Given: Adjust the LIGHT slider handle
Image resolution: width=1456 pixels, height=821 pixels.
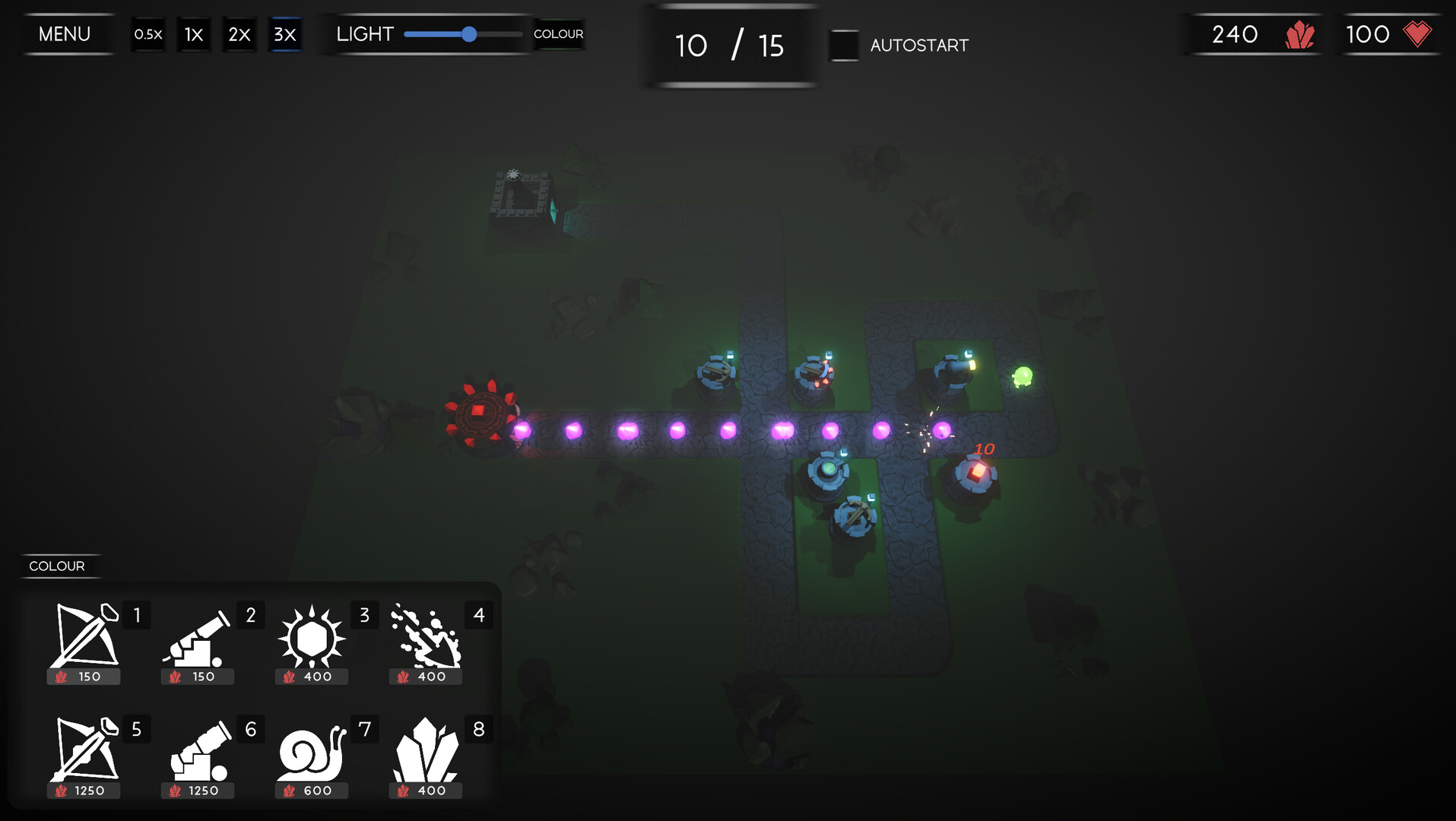Looking at the screenshot, I should tap(470, 34).
